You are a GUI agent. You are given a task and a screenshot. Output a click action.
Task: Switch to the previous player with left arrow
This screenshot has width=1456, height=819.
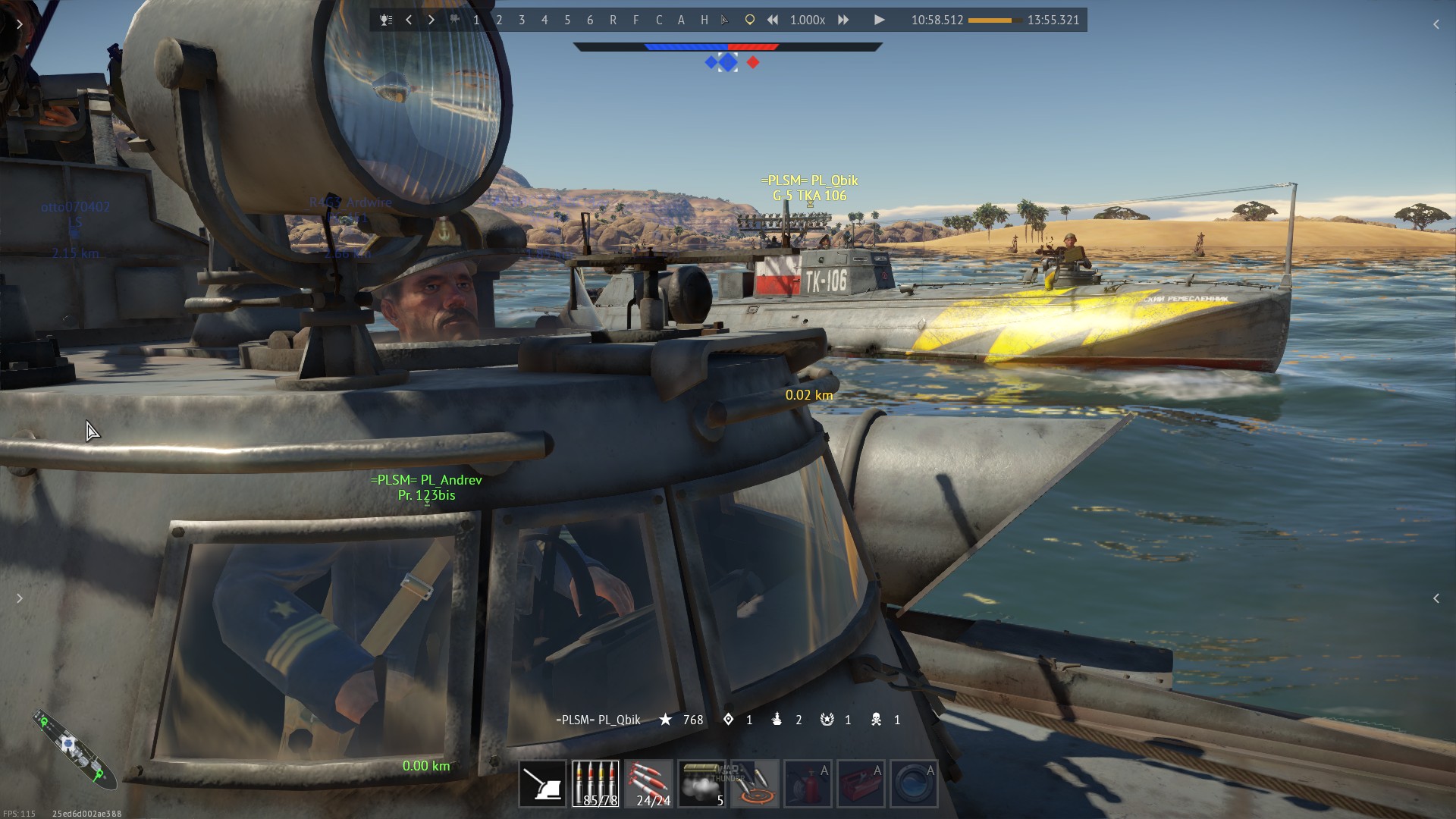tap(409, 20)
